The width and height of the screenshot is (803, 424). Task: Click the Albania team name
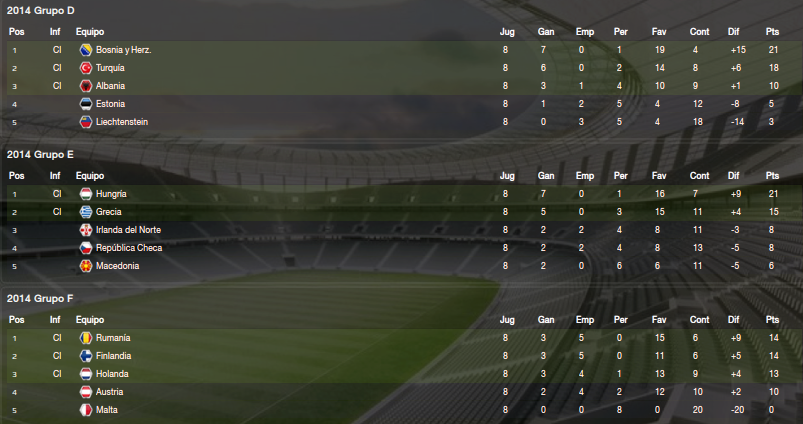coord(110,86)
